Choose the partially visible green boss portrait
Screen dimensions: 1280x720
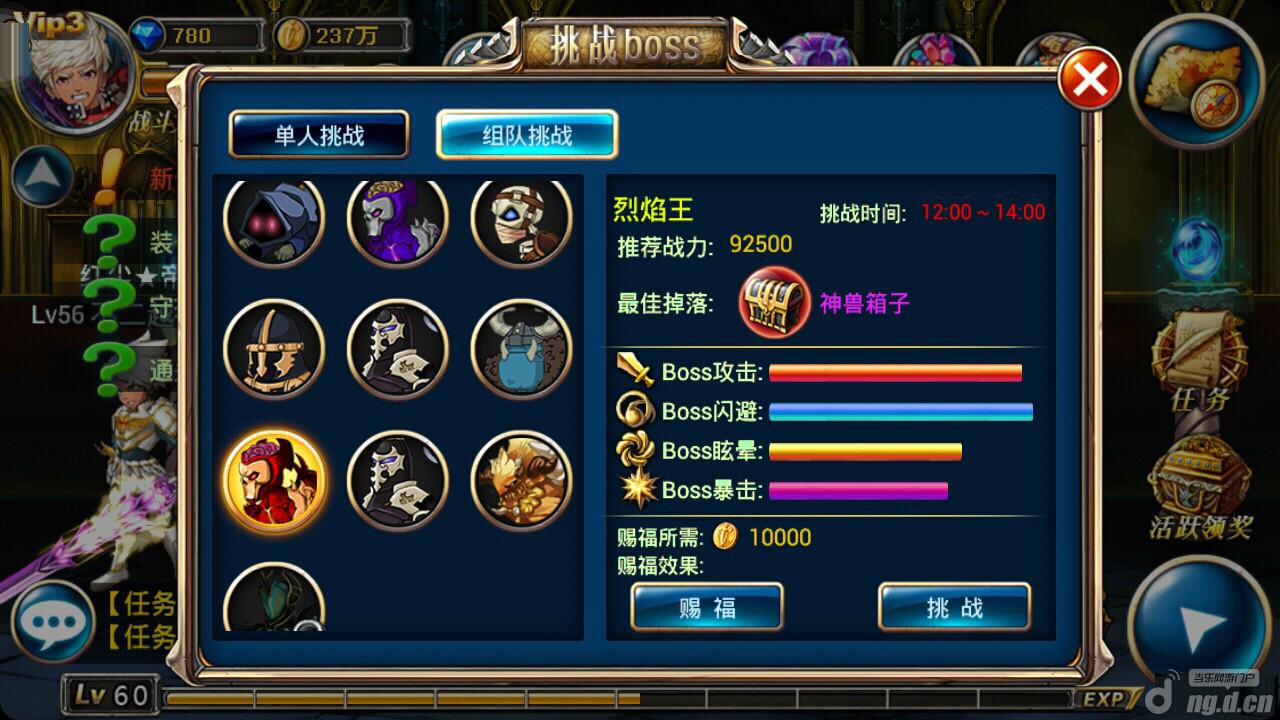(274, 602)
